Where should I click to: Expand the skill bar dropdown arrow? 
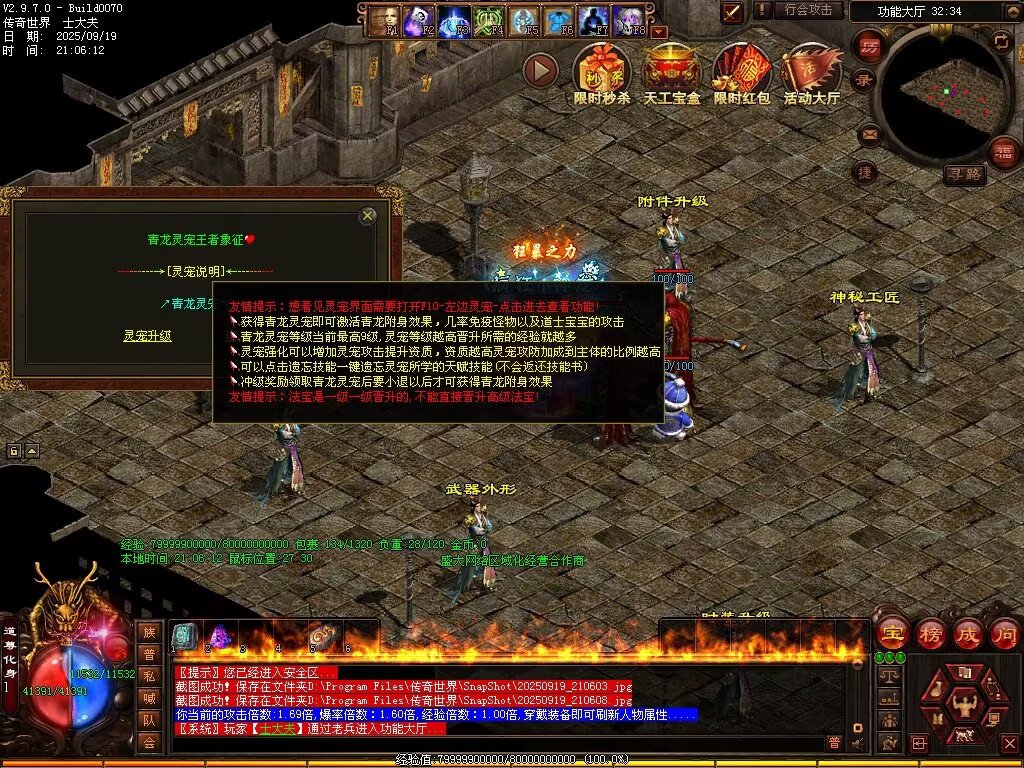(658, 32)
